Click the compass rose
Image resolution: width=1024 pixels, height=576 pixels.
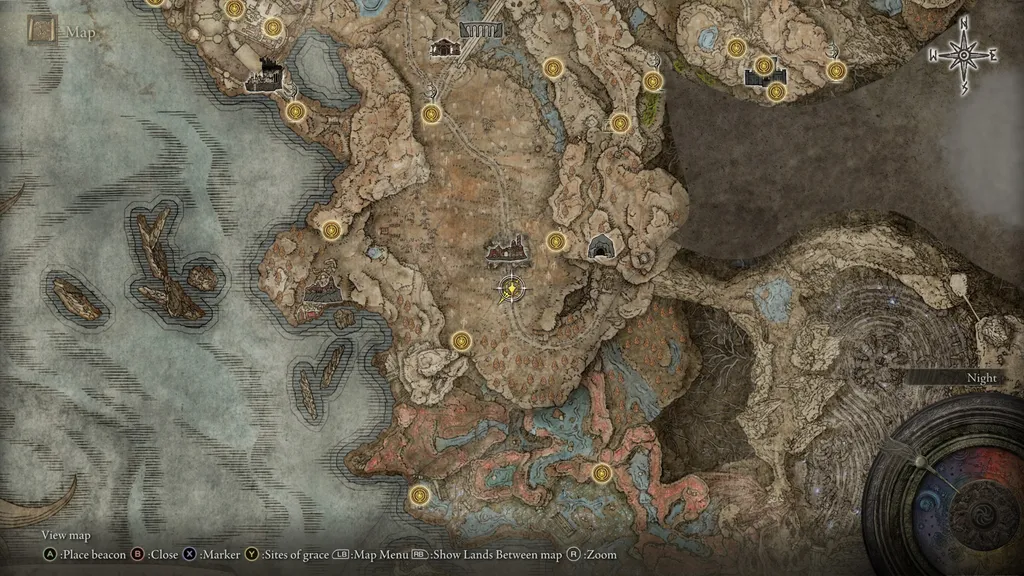964,56
